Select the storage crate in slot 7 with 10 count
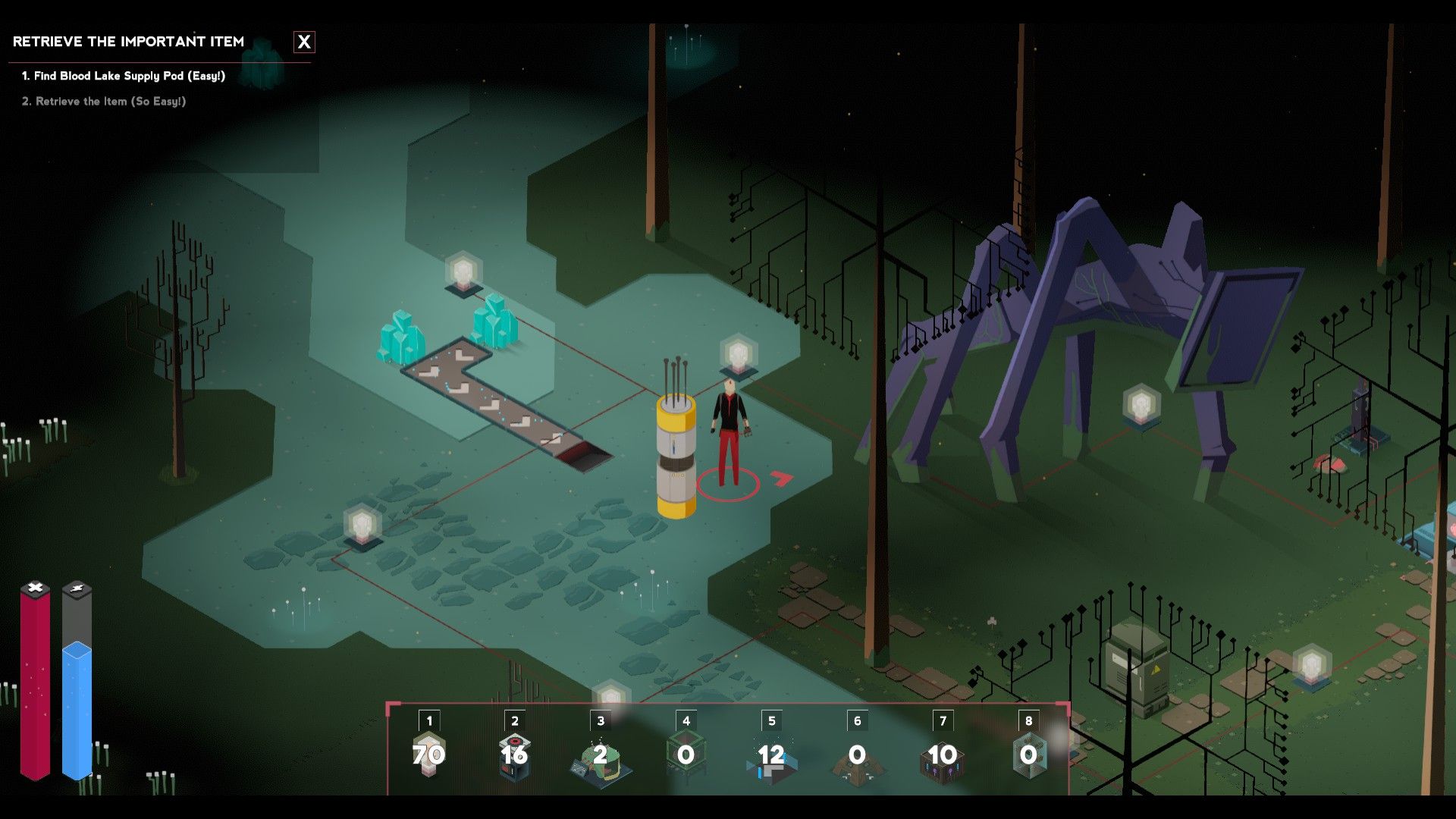Image resolution: width=1456 pixels, height=819 pixels. coord(941,755)
